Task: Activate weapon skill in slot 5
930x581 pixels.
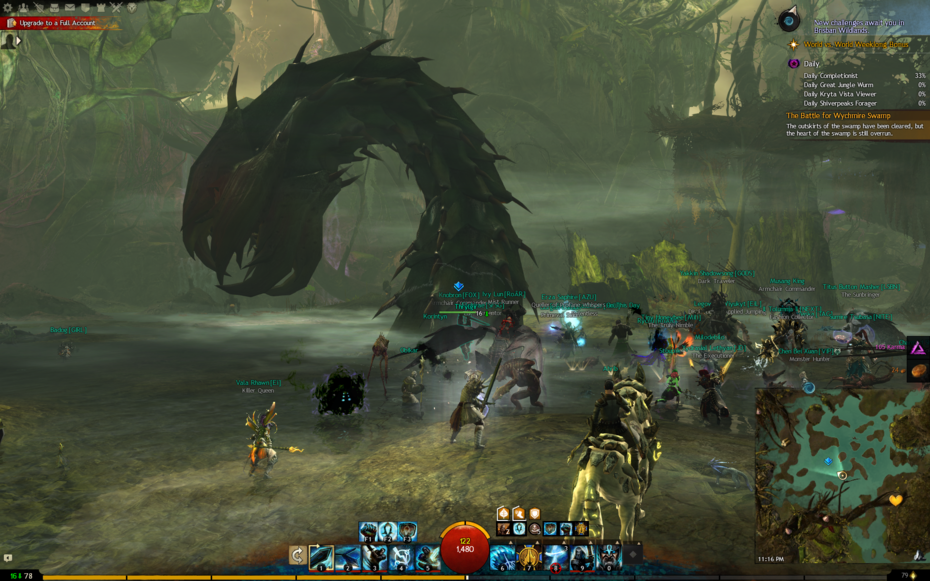Action: (427, 556)
